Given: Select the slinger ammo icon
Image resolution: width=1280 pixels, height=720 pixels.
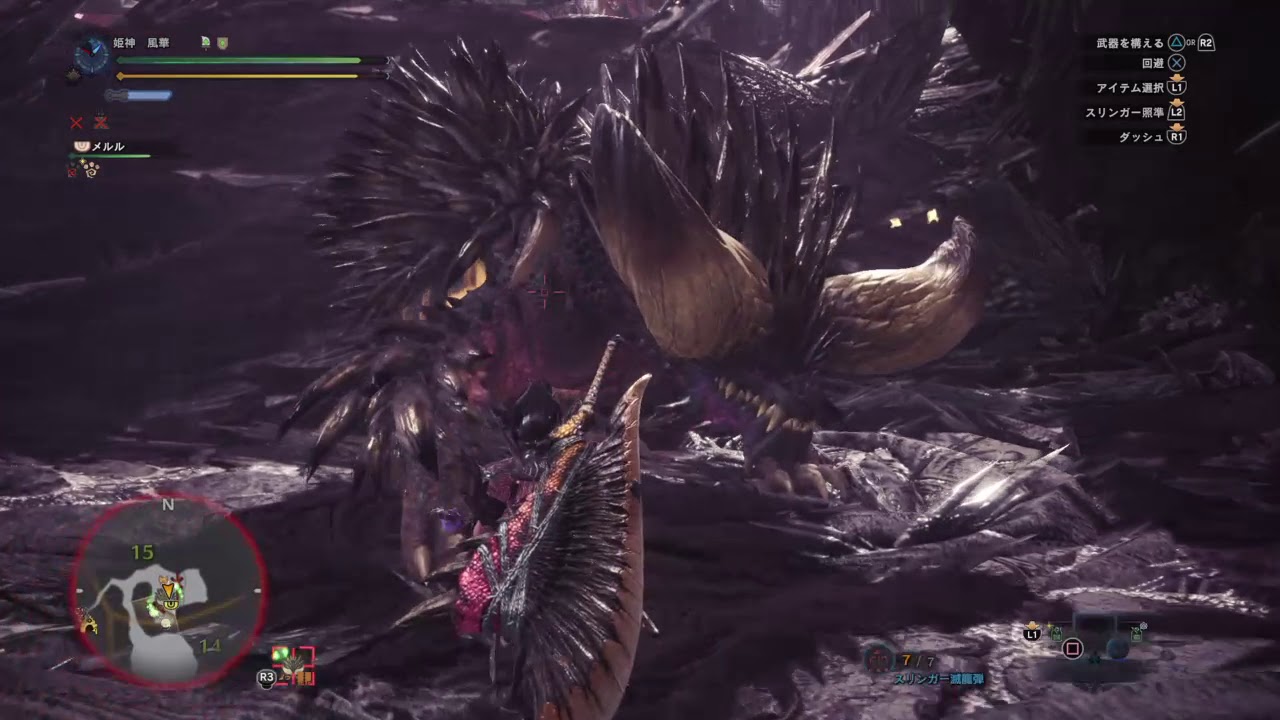Looking at the screenshot, I should 879,659.
